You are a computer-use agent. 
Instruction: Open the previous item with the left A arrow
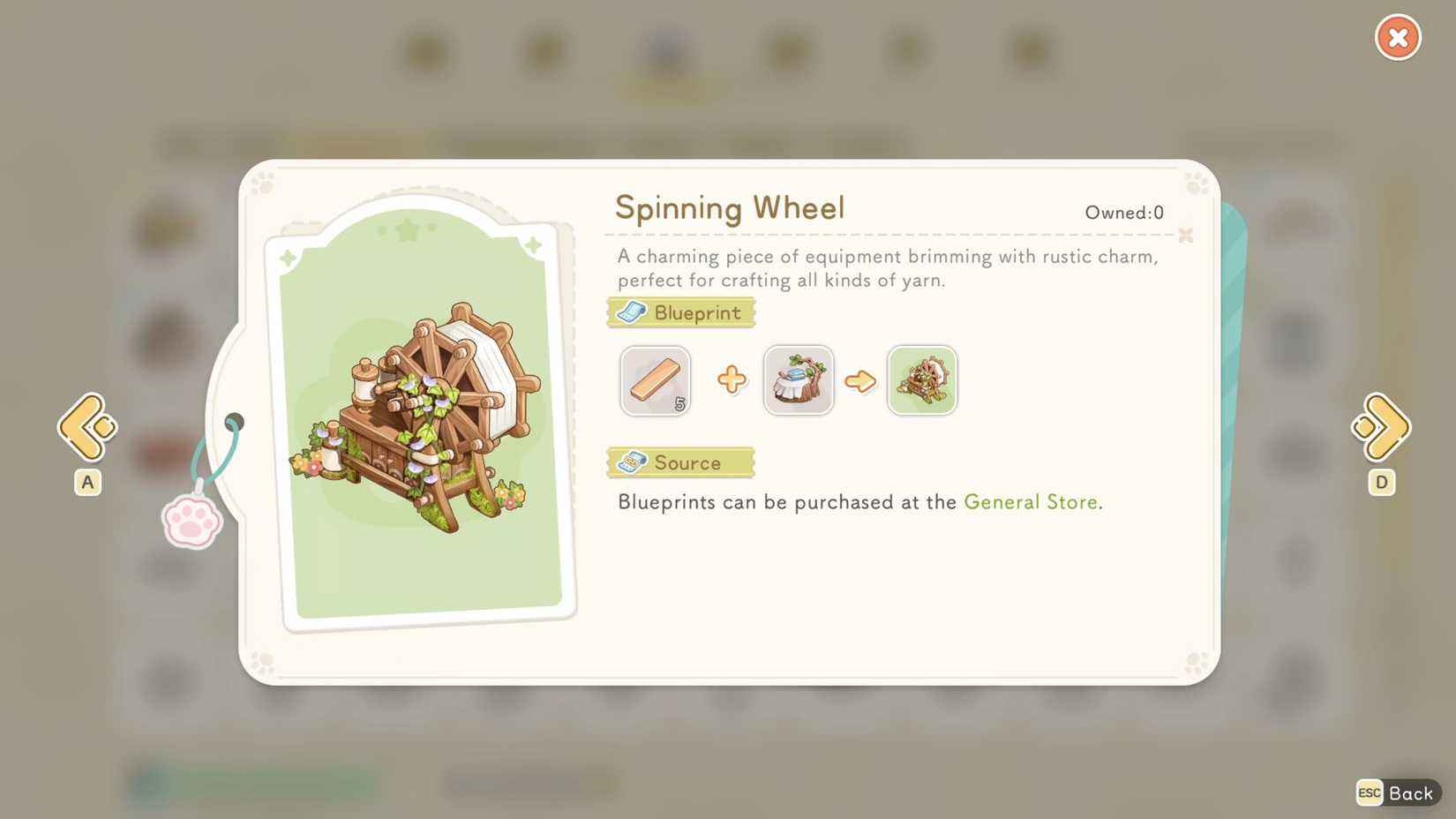click(x=86, y=427)
